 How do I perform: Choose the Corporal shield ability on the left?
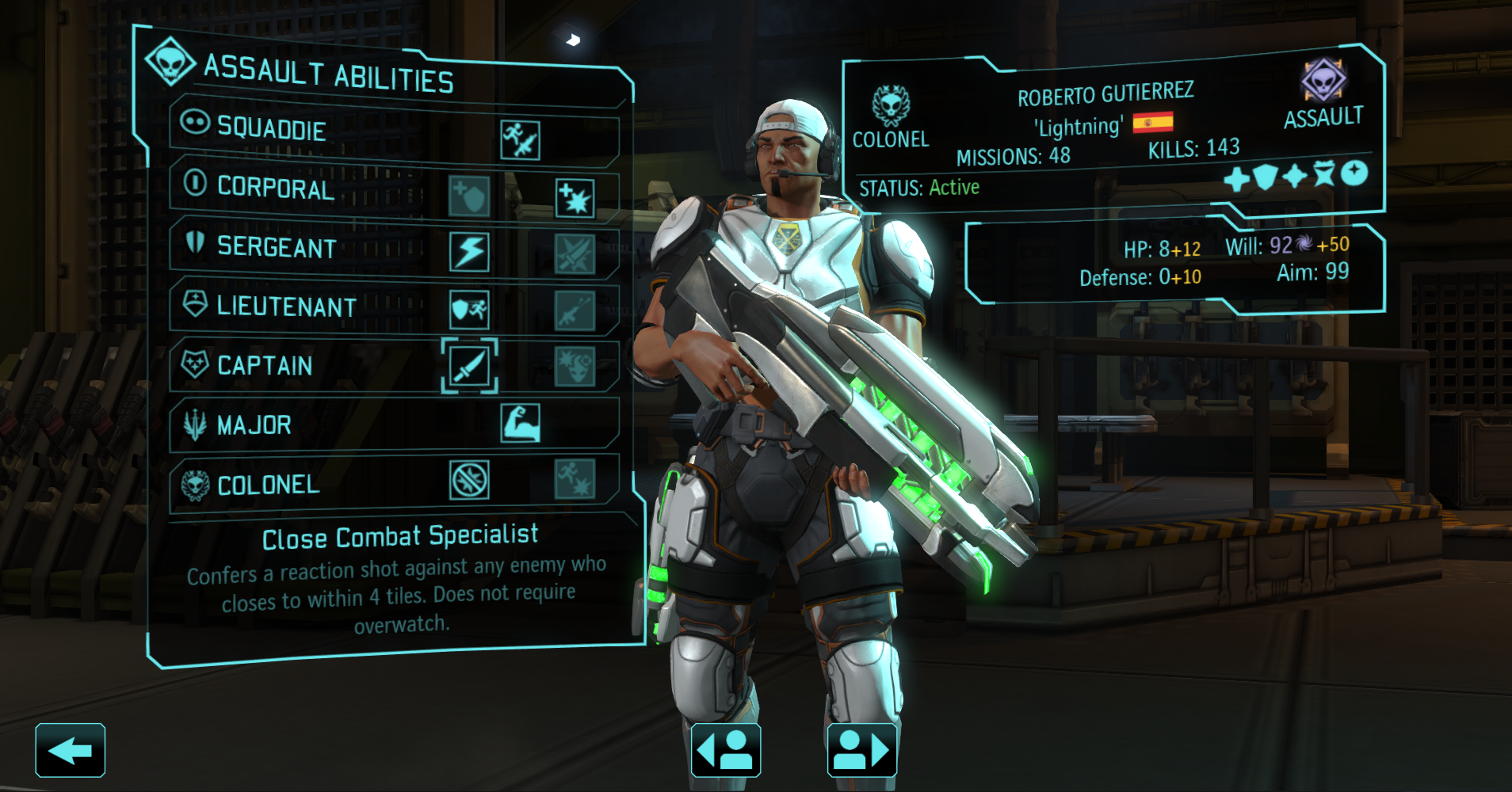tap(468, 196)
